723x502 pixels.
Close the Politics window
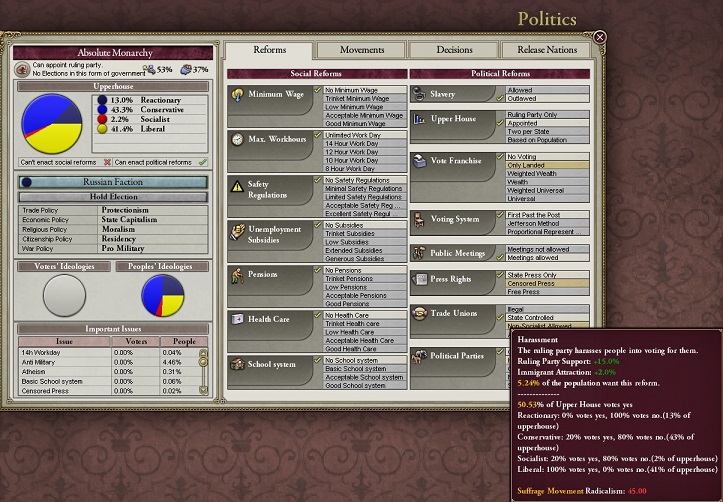point(599,37)
